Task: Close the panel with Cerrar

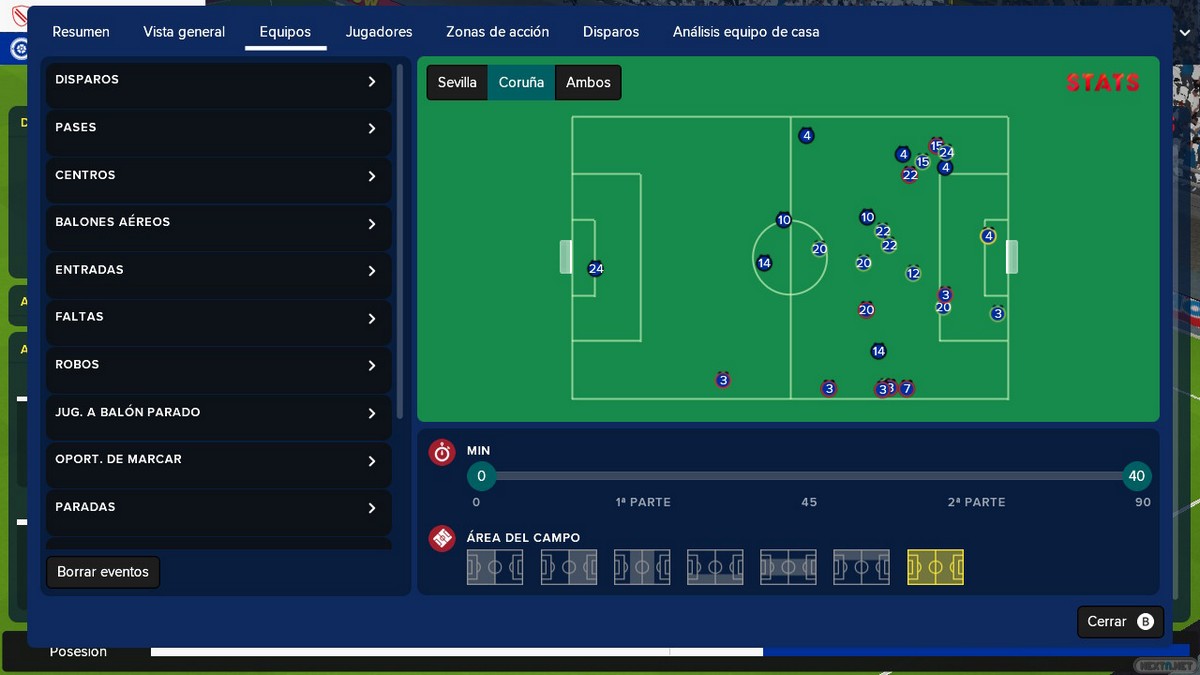Action: point(1119,622)
